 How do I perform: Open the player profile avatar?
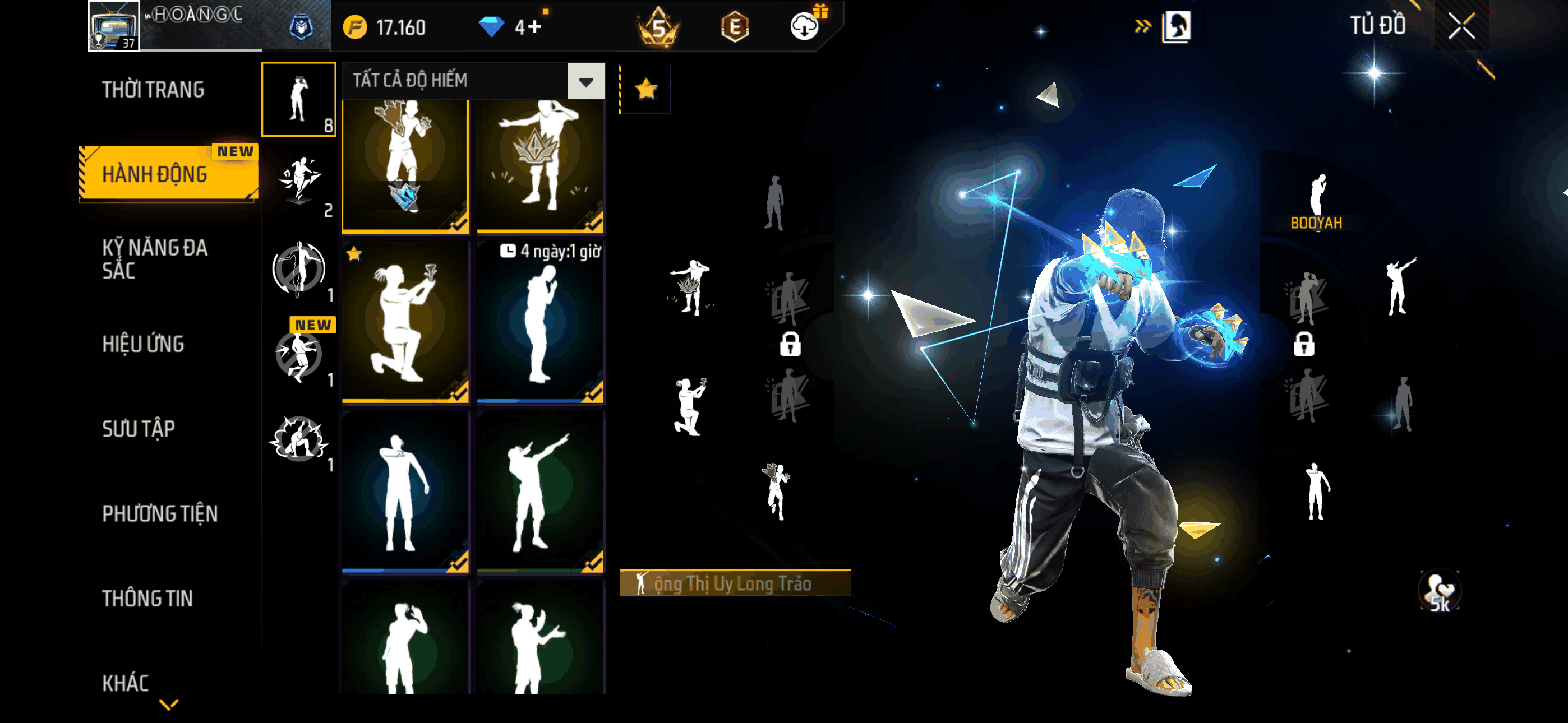coord(114,26)
